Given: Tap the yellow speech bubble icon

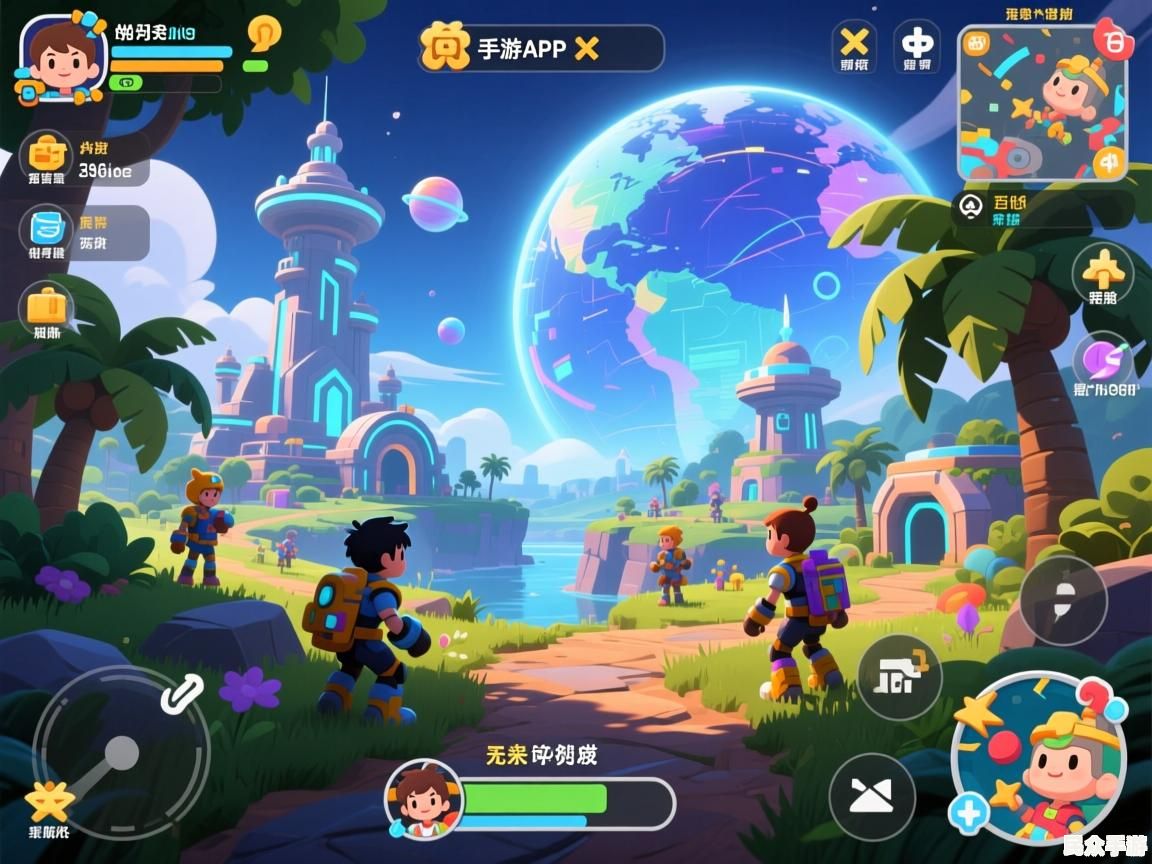Looking at the screenshot, I should [x=264, y=34].
